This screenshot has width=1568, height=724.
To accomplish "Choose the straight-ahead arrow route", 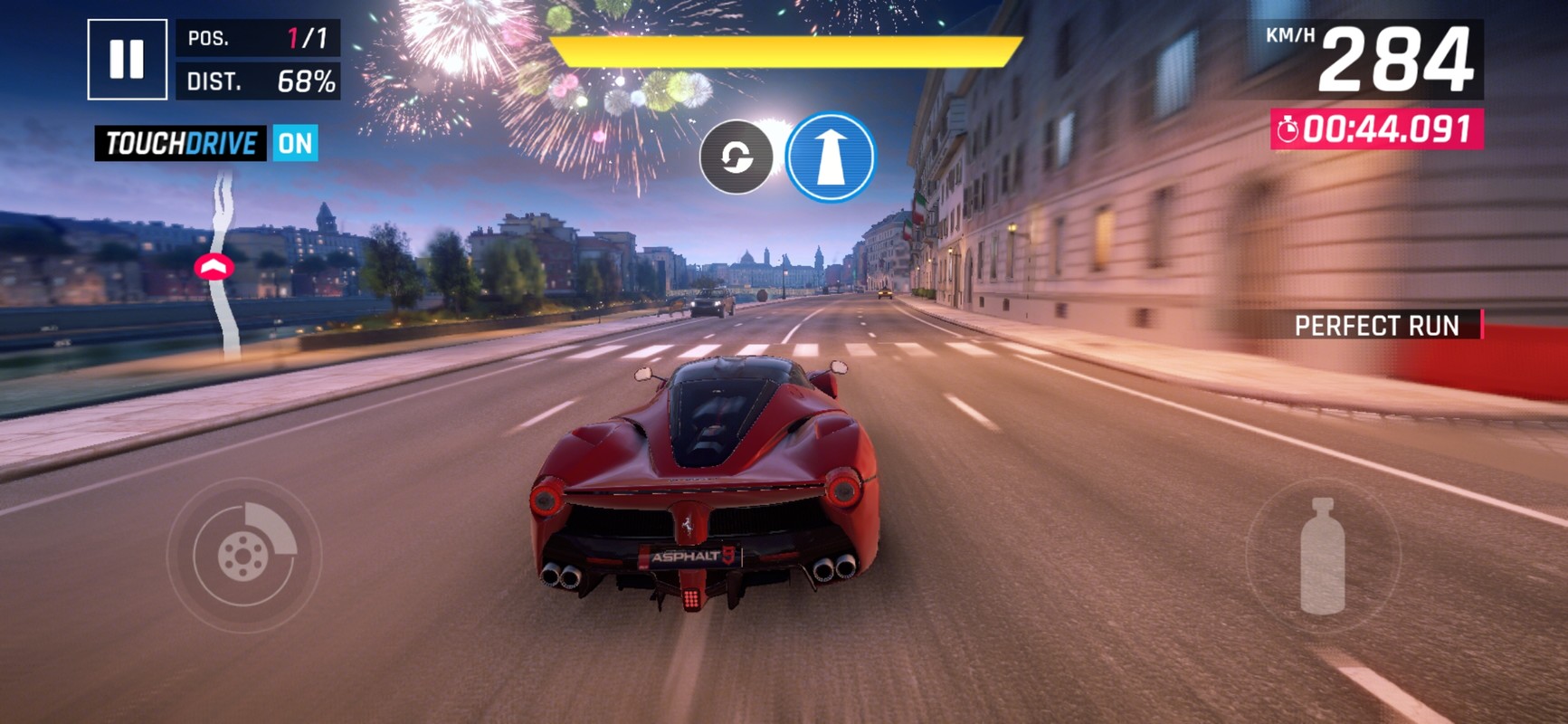I will pos(830,157).
